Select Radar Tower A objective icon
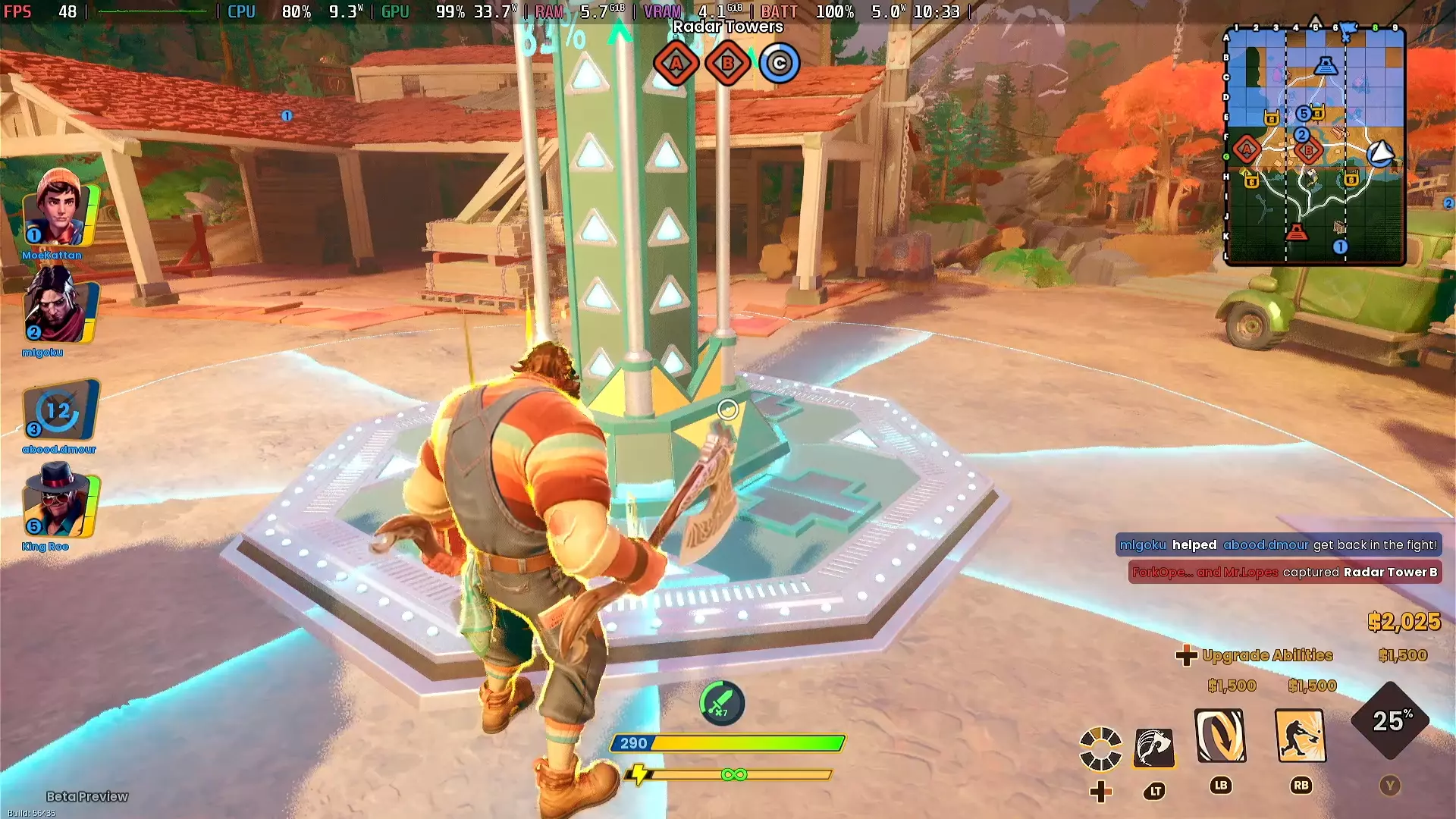 pyautogui.click(x=676, y=63)
